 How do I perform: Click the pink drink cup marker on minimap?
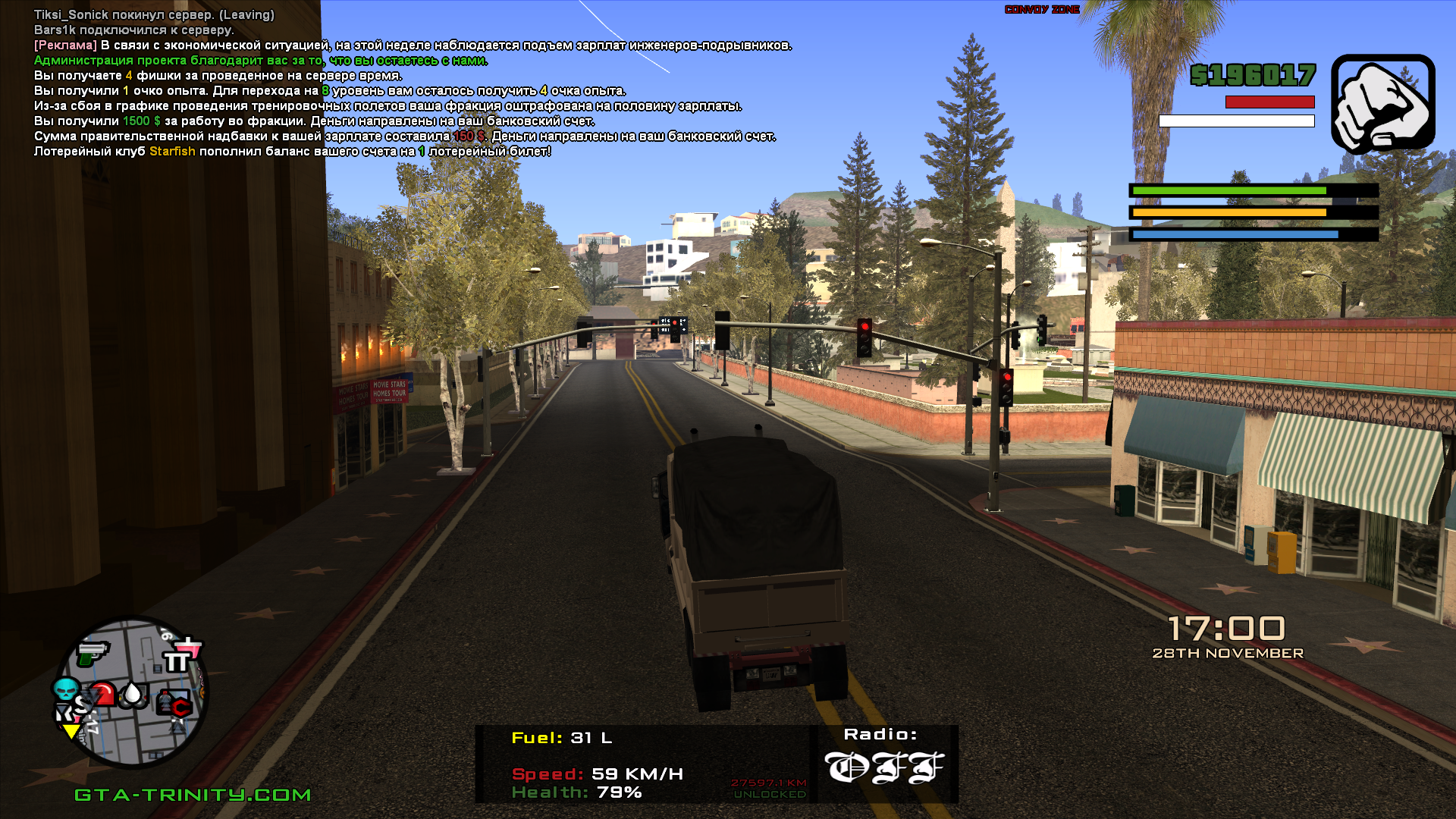(189, 647)
